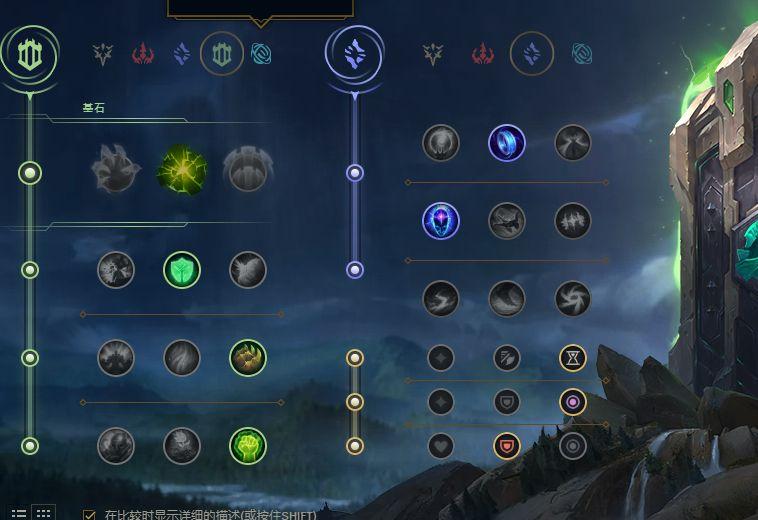Choose the hourglass ability haste shard
Screen dimensions: 758x520
point(573,357)
